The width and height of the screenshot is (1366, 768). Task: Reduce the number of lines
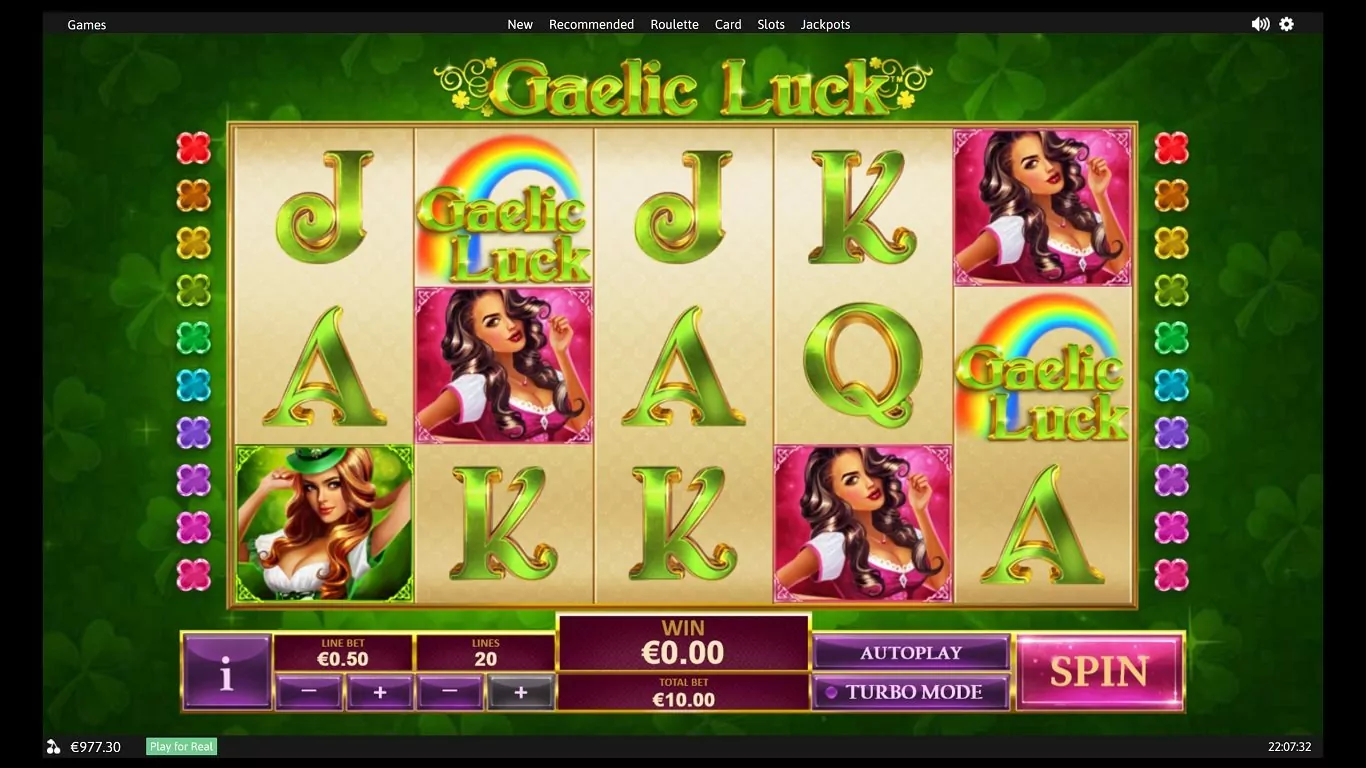449,691
